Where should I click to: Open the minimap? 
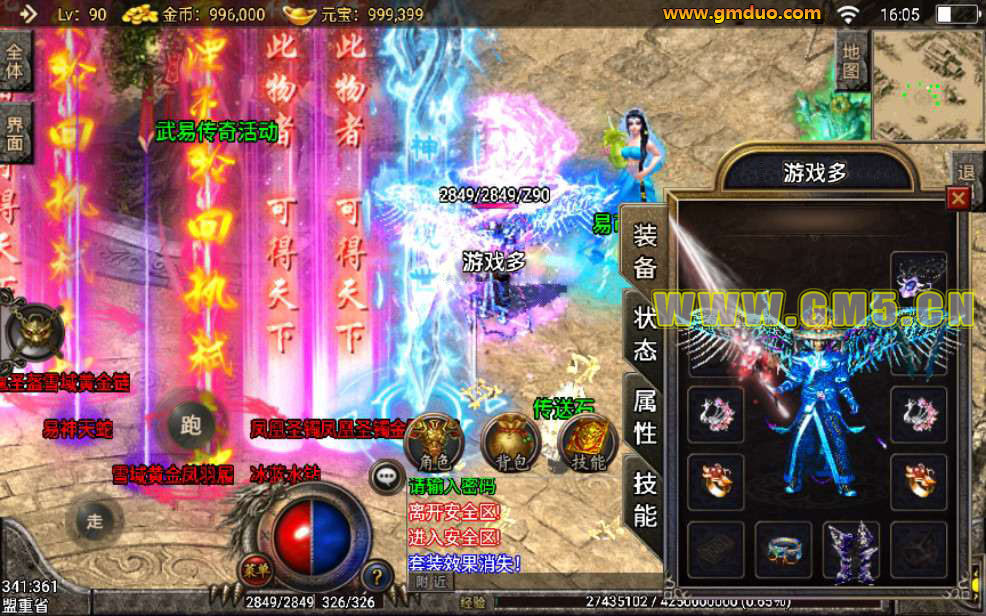pyautogui.click(x=927, y=85)
